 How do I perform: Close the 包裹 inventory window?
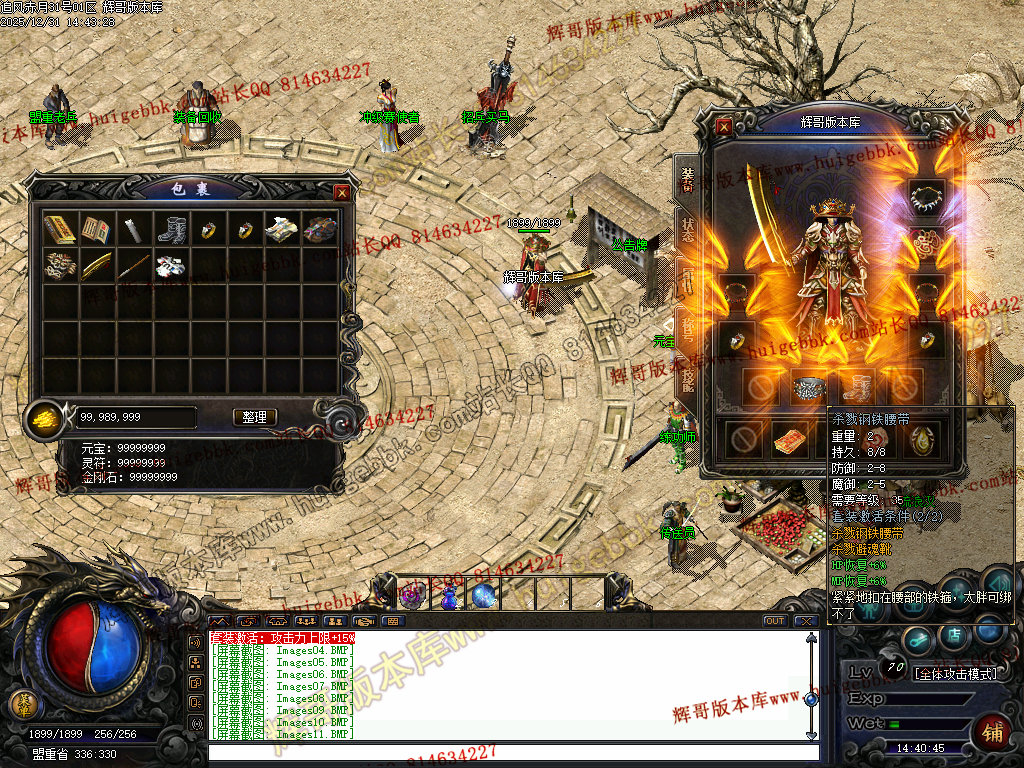click(x=342, y=192)
